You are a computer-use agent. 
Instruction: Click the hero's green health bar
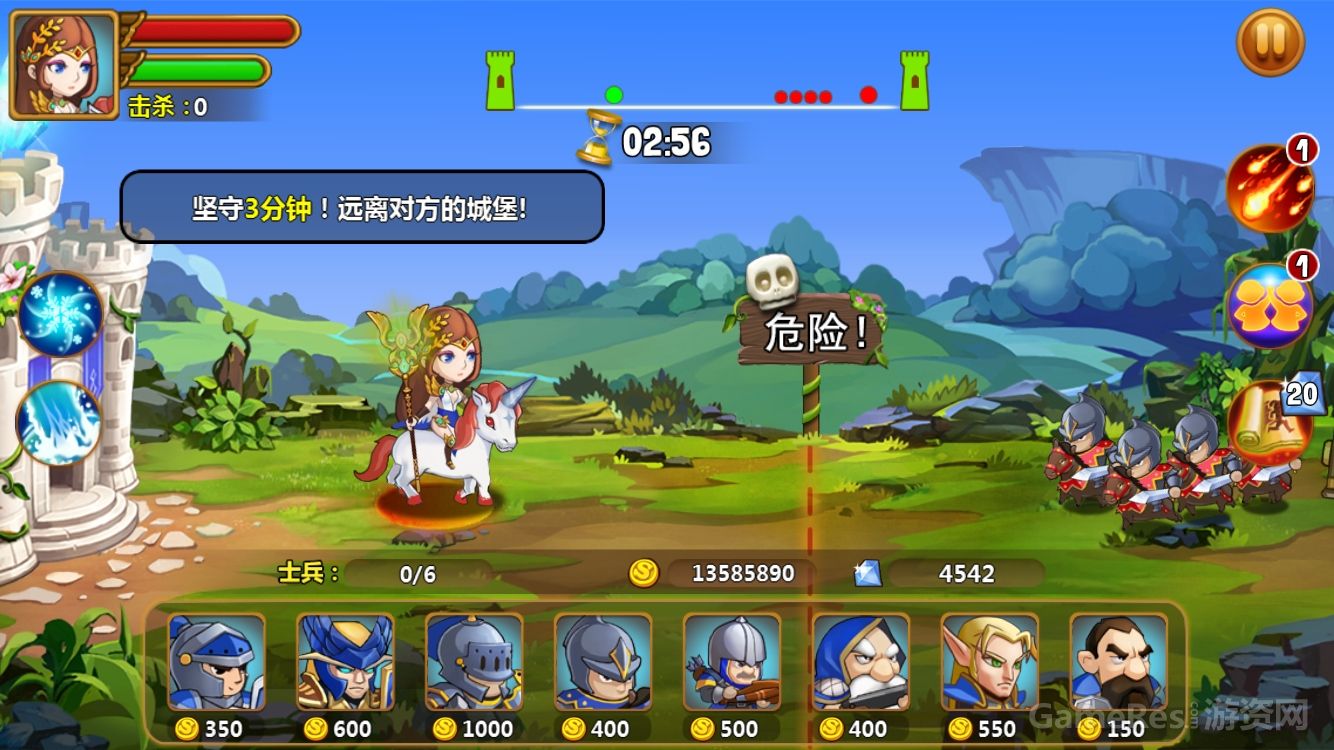(200, 71)
